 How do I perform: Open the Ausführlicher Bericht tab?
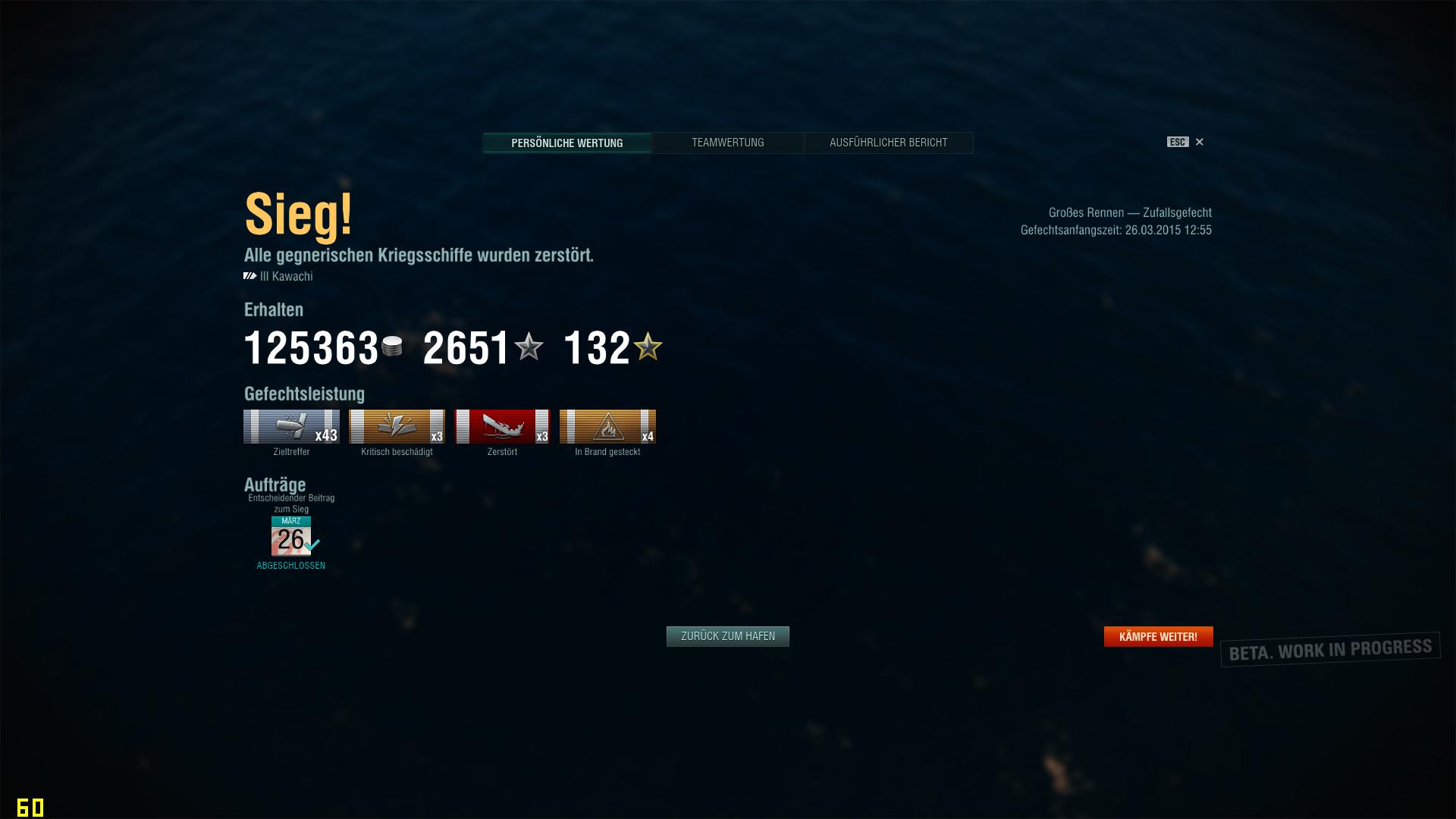coord(888,143)
